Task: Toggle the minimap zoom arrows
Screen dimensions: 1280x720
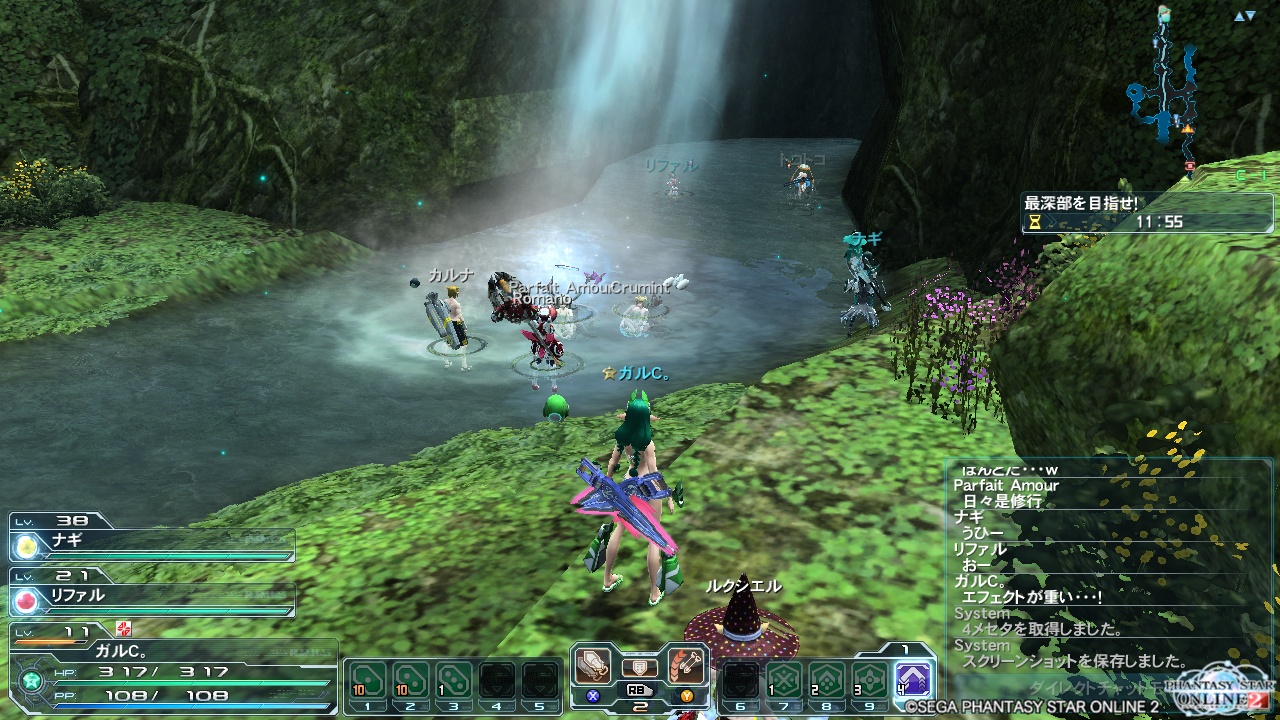Action: [1244, 16]
